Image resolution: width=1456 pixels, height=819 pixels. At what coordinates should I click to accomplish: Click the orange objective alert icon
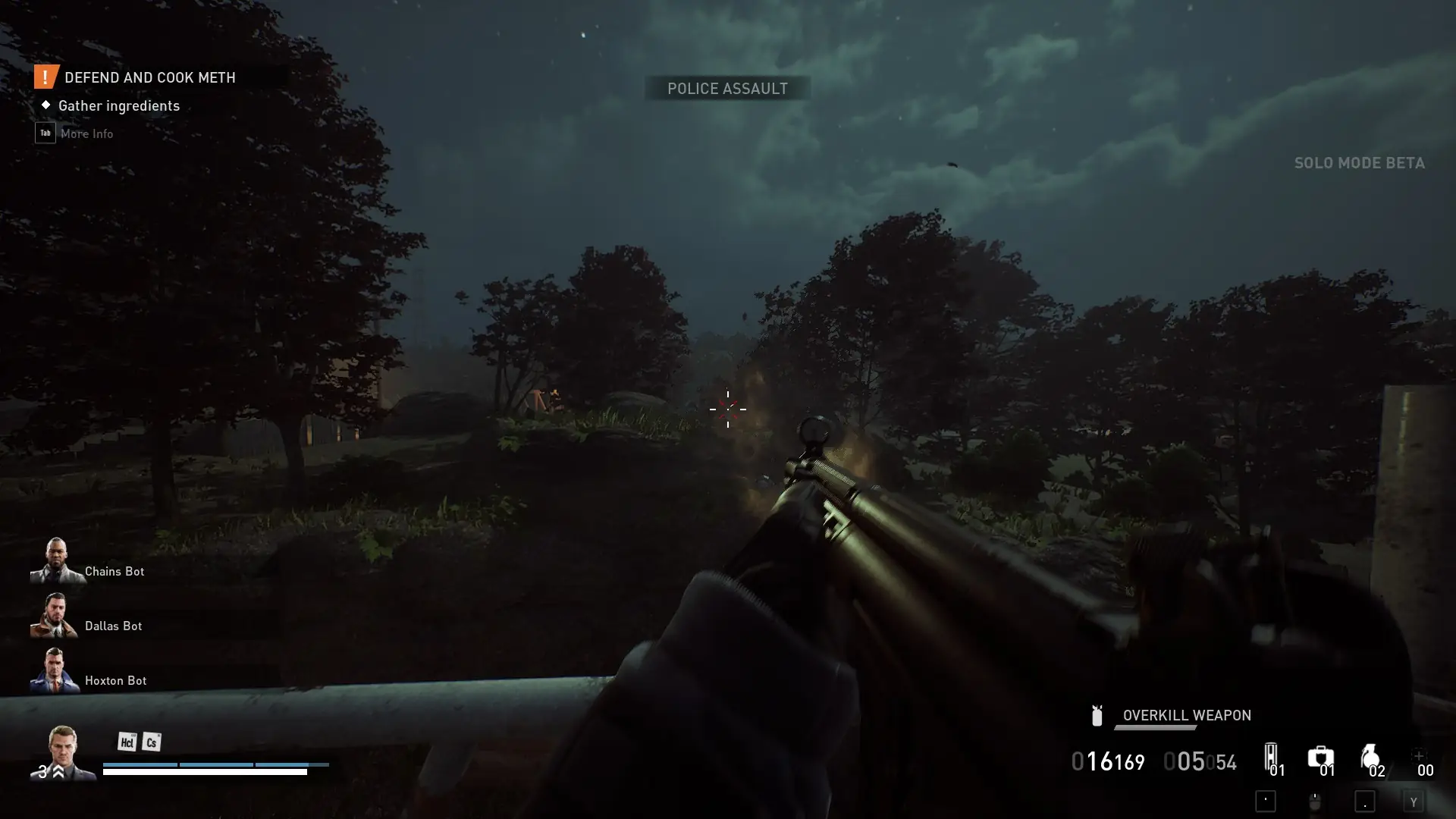tap(45, 77)
